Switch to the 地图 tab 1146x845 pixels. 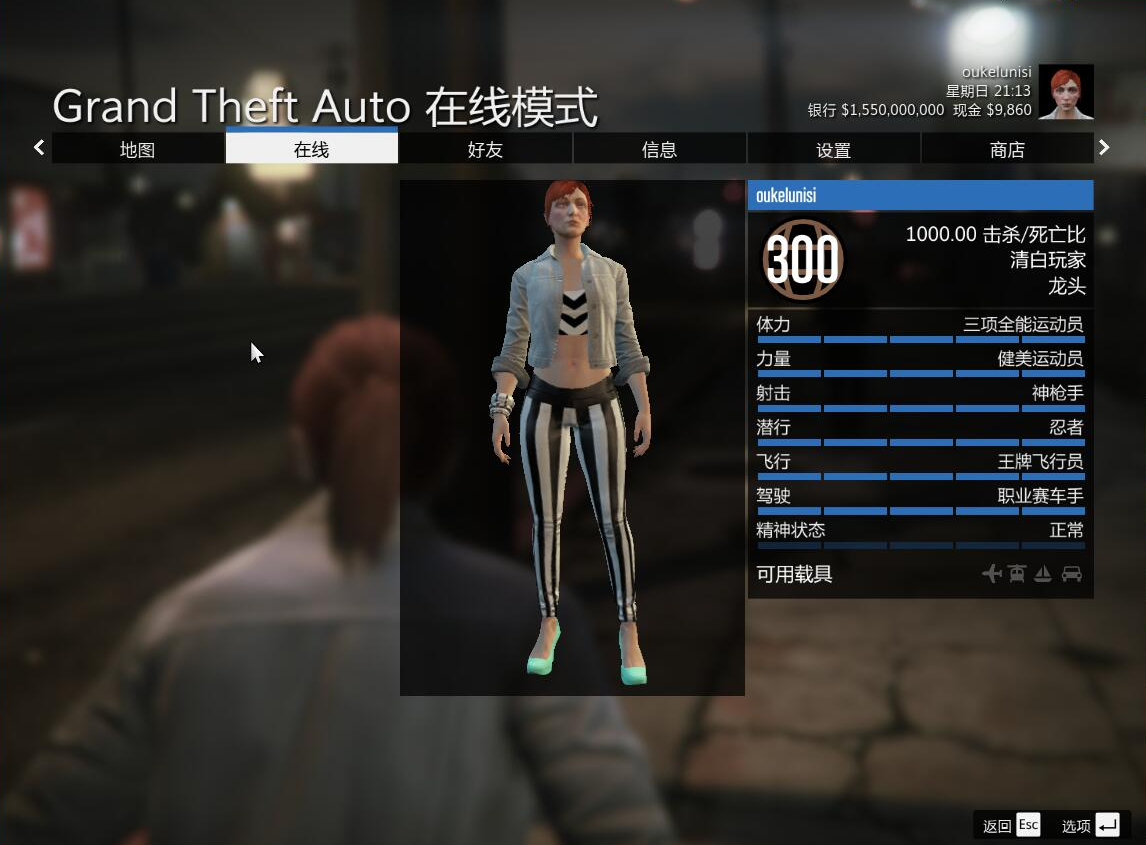(x=138, y=150)
